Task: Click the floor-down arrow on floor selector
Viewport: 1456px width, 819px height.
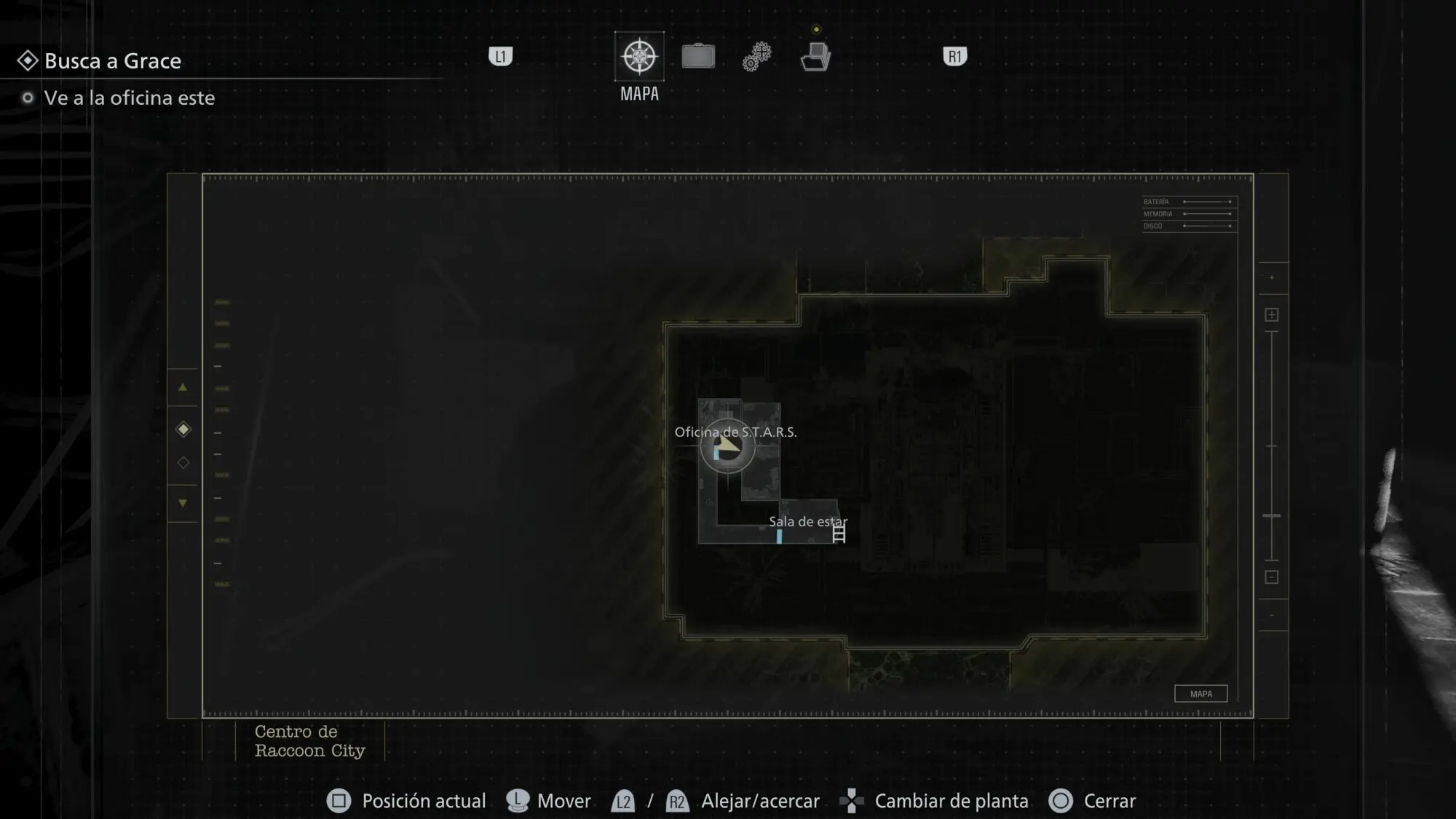Action: click(183, 503)
